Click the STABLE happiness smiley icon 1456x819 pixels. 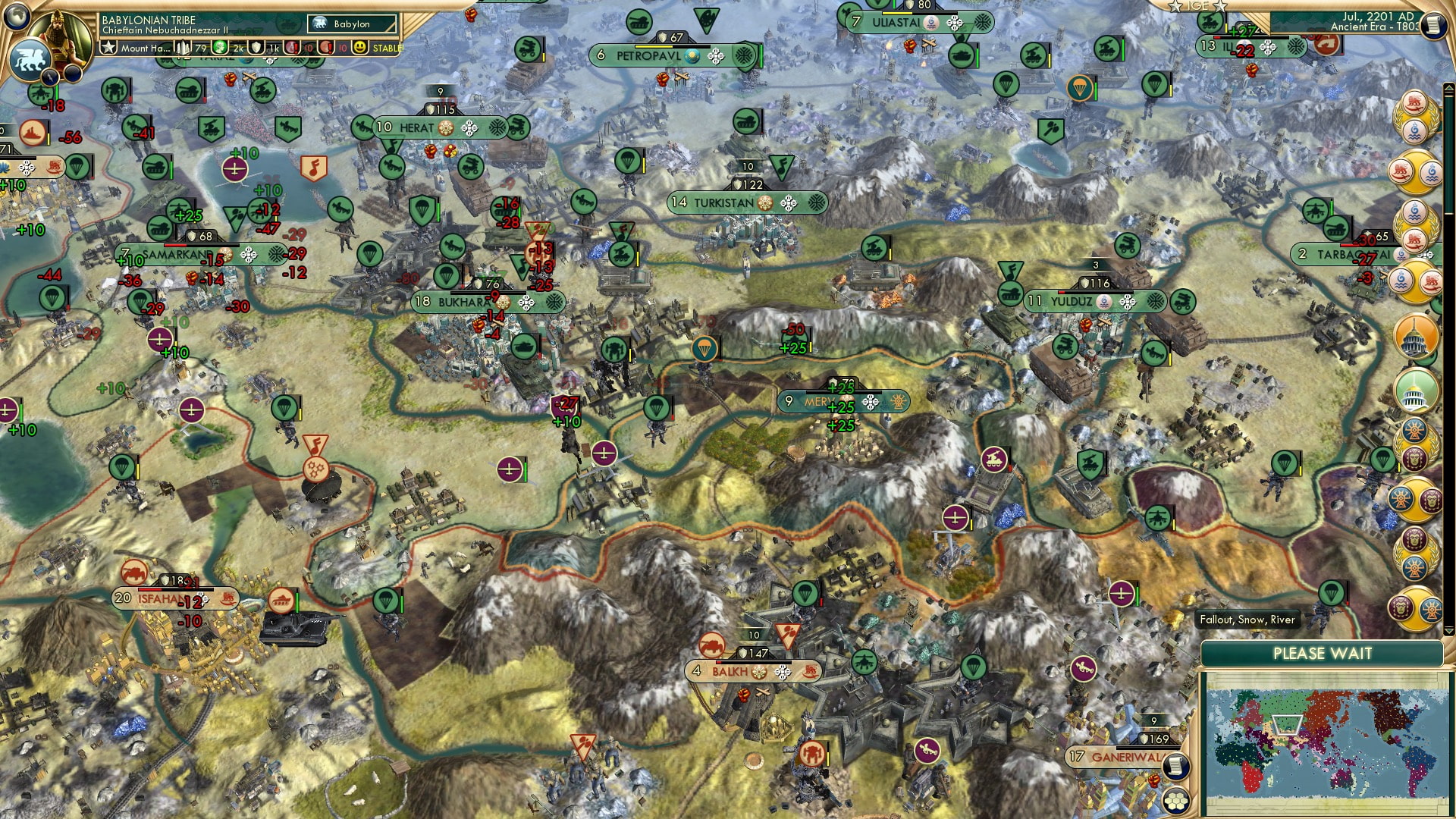point(358,47)
